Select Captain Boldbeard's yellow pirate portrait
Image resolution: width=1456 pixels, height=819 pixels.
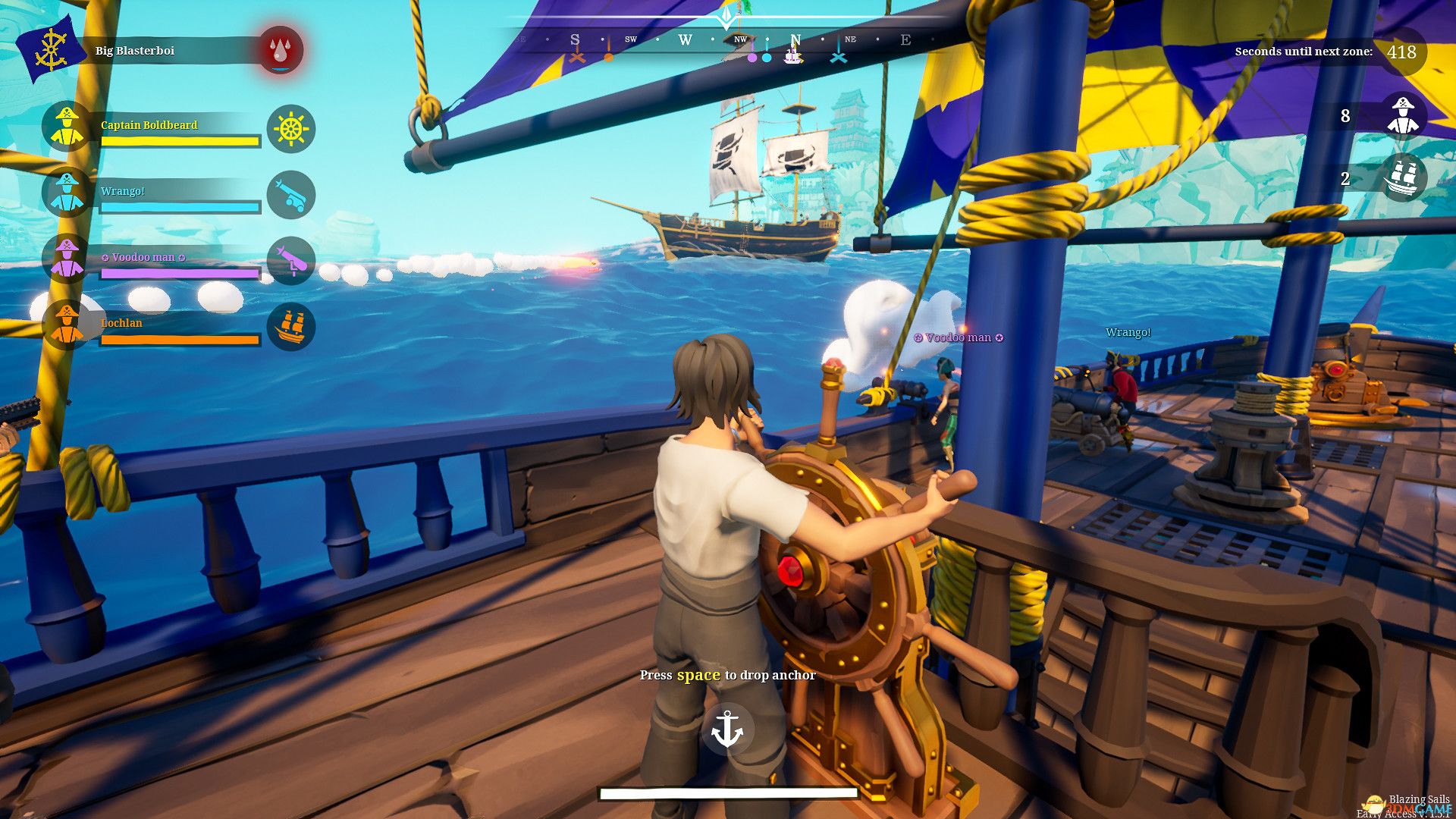point(67,127)
